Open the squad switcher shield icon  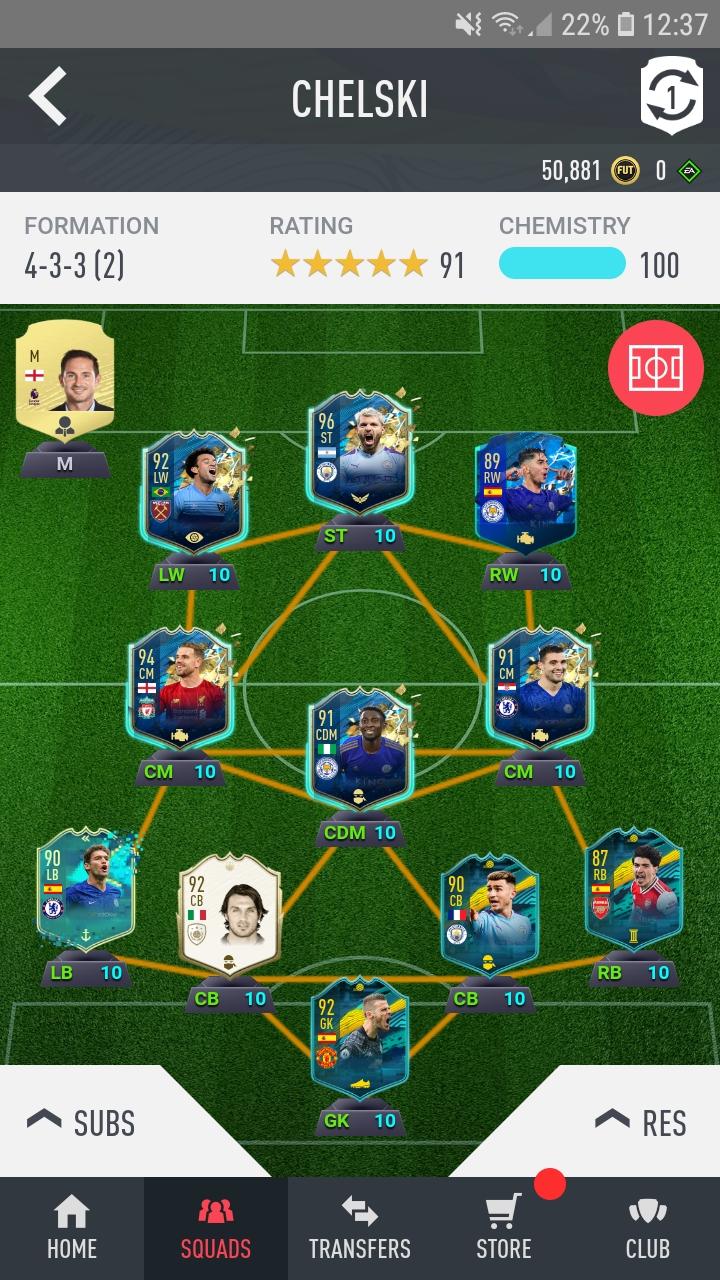click(x=672, y=96)
